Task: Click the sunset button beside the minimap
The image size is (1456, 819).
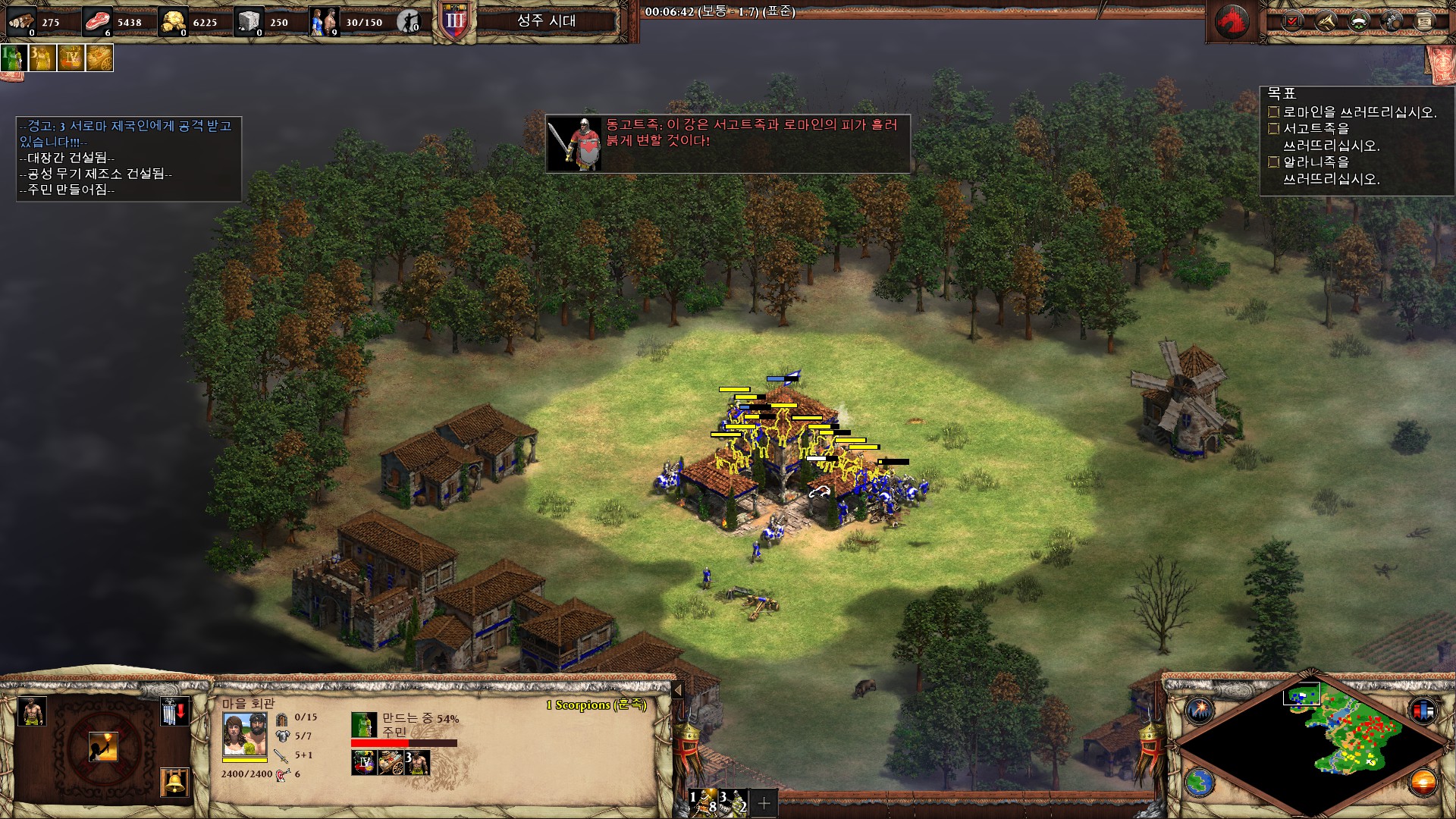Action: point(1423,781)
